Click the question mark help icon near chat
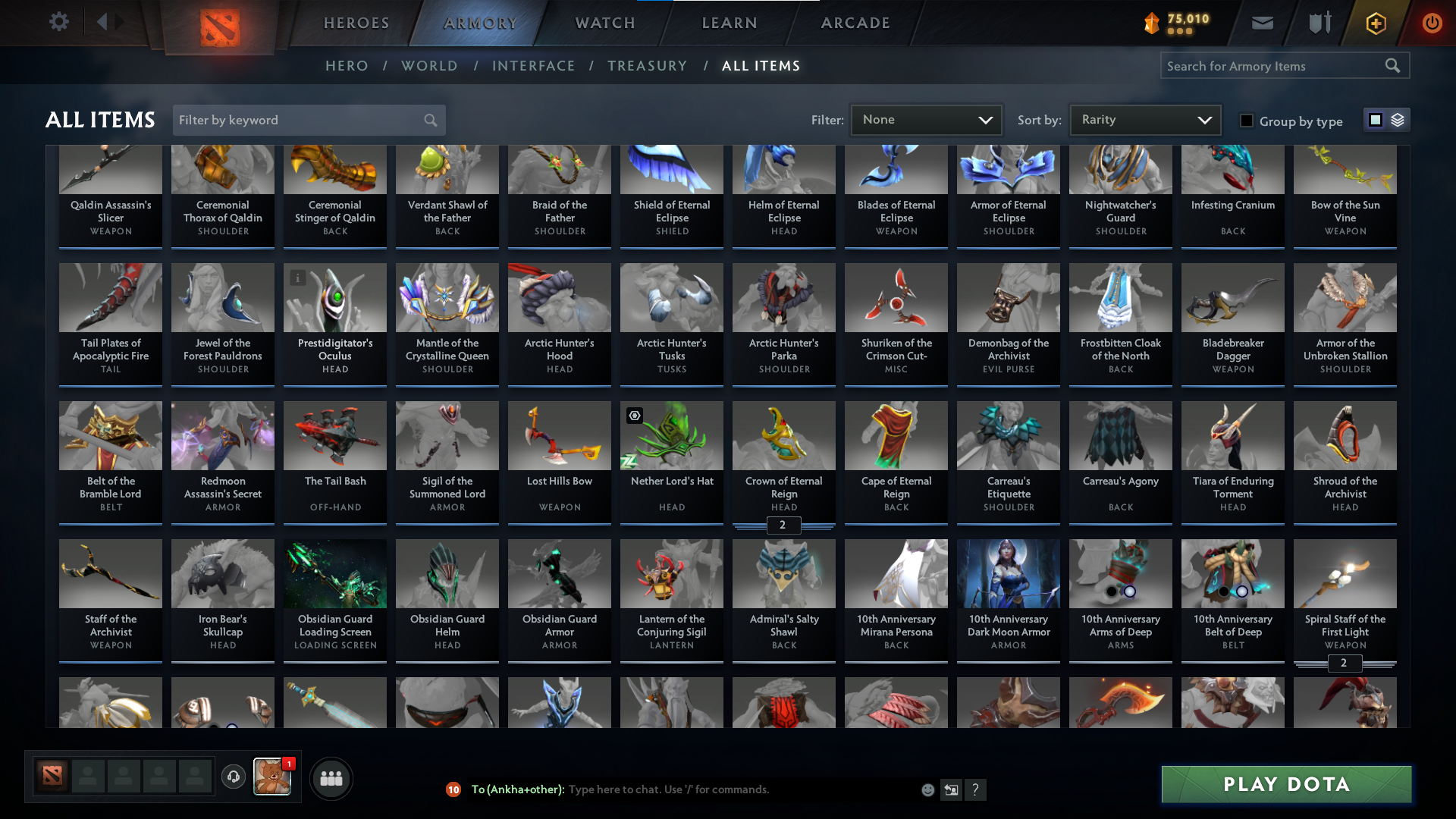Image resolution: width=1456 pixels, height=819 pixels. tap(976, 789)
